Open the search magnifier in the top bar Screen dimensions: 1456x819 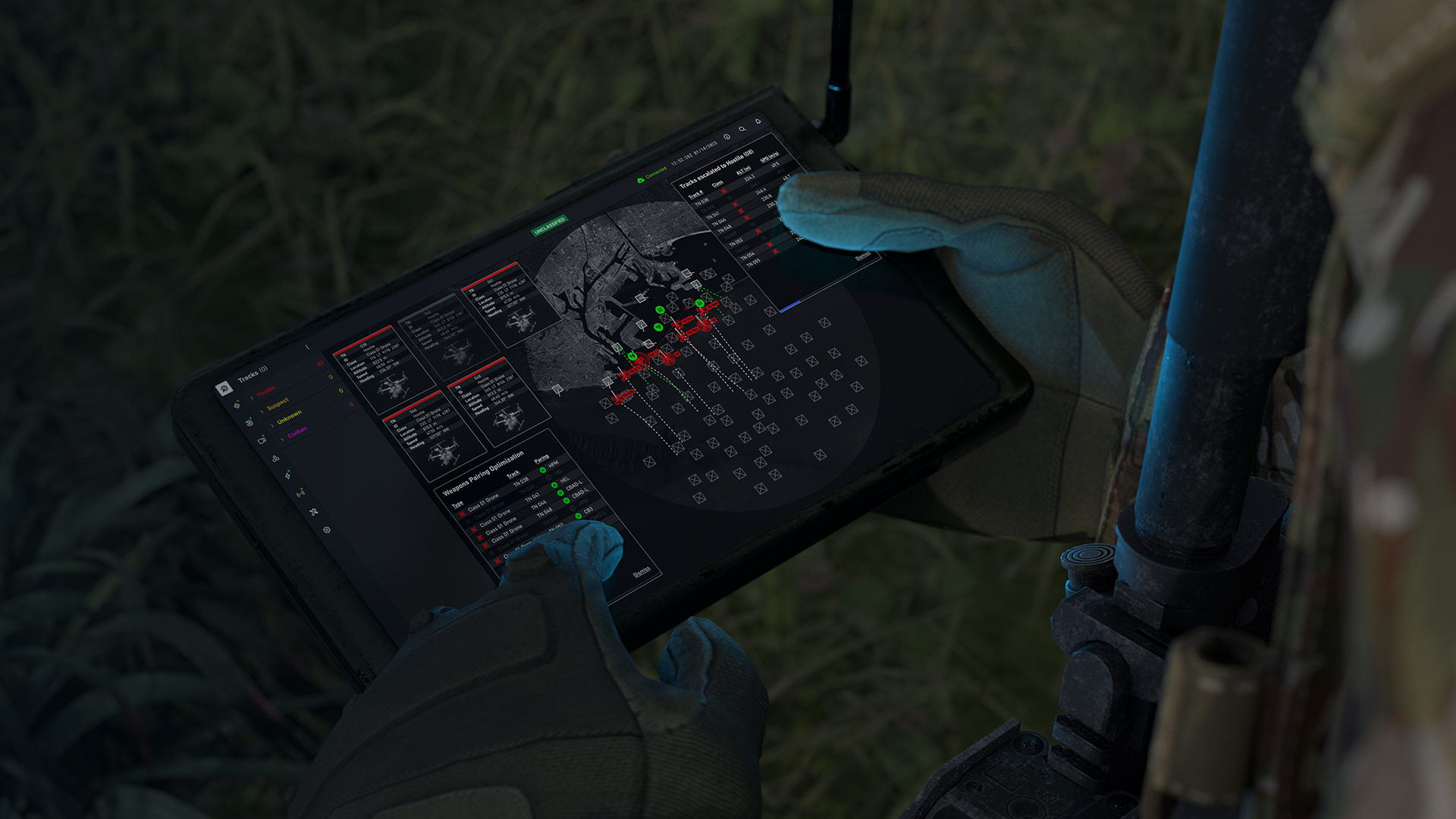tap(742, 130)
